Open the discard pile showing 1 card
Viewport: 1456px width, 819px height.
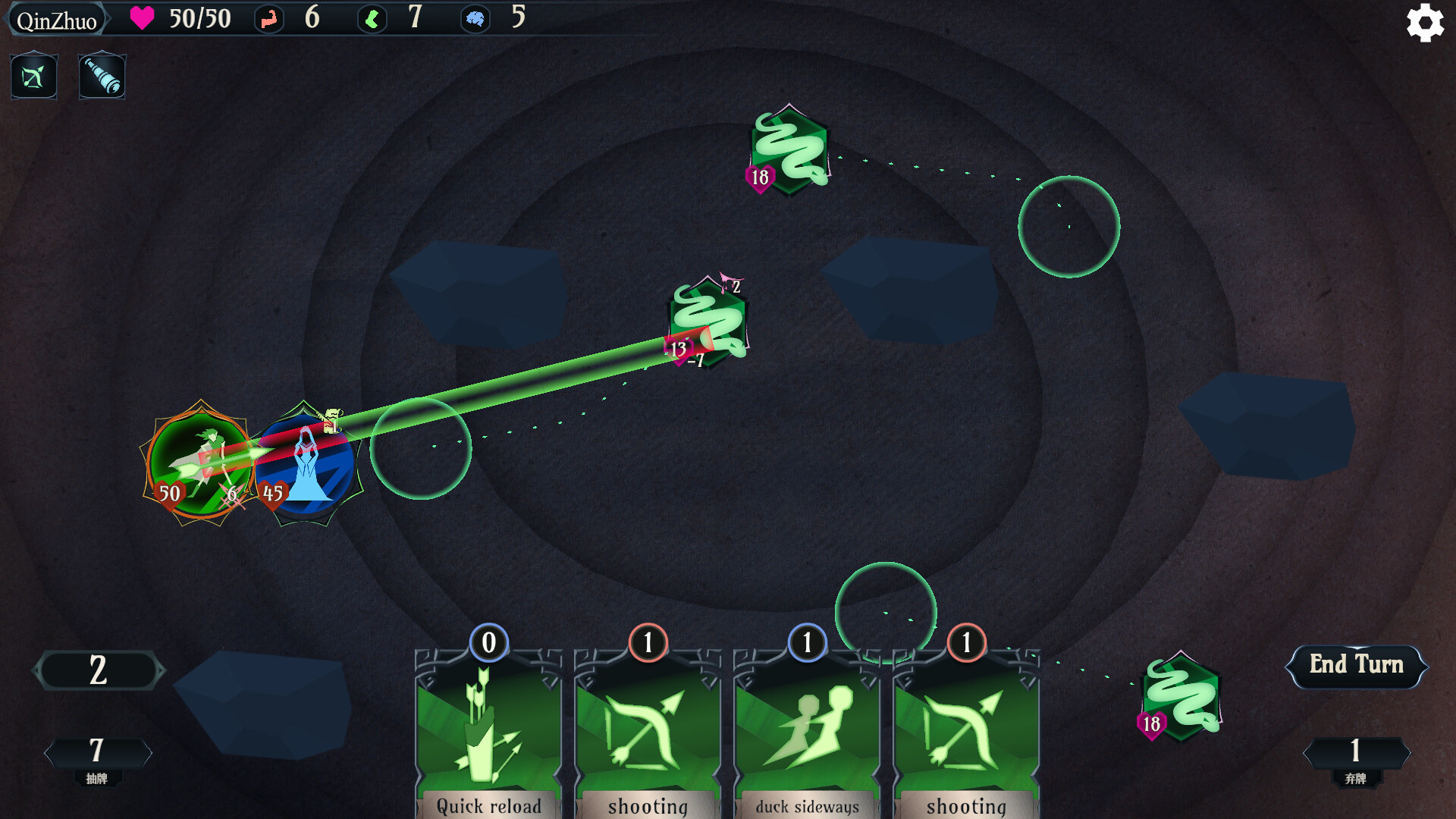[x=1356, y=752]
